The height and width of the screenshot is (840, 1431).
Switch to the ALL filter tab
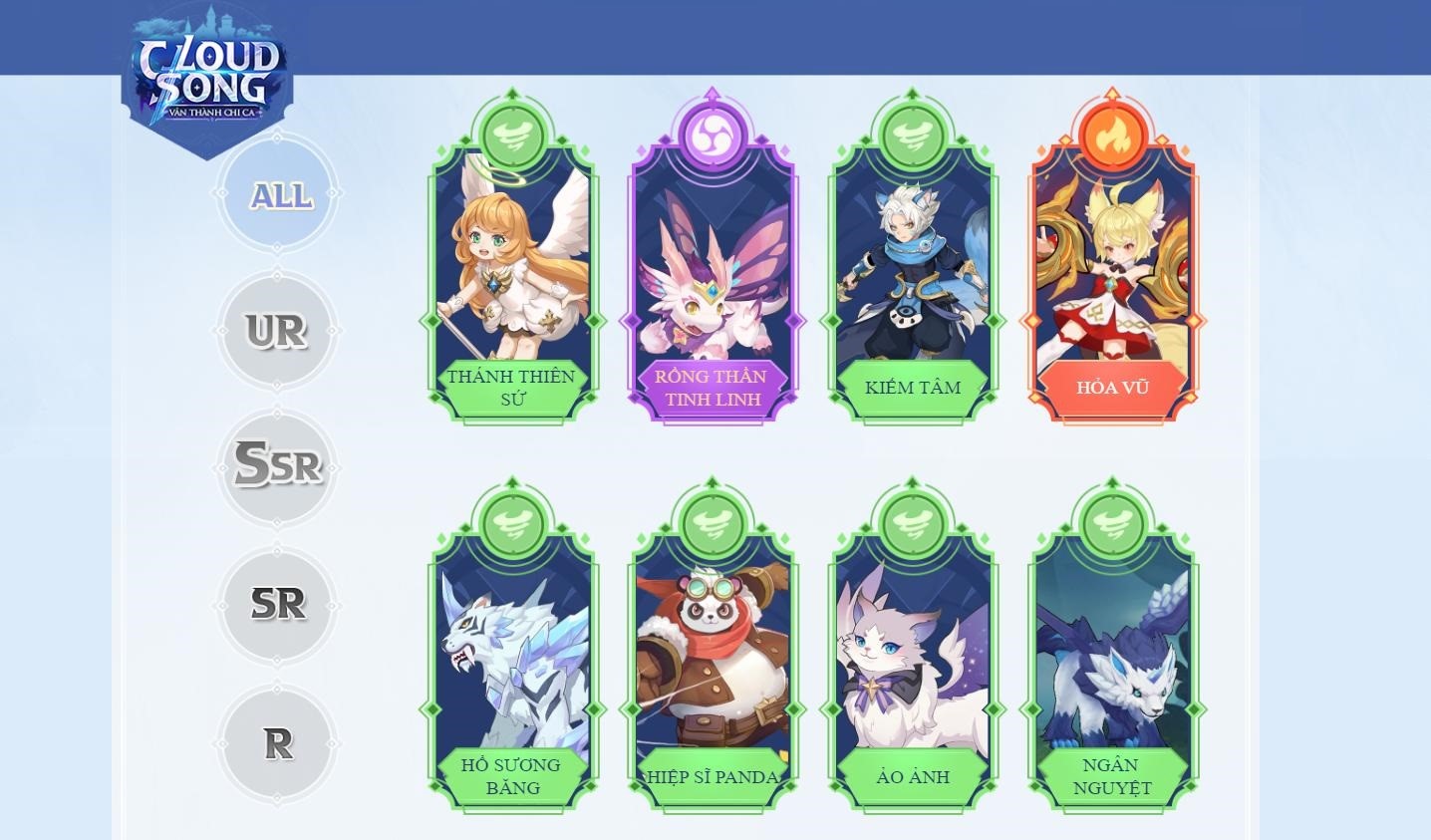pyautogui.click(x=279, y=196)
